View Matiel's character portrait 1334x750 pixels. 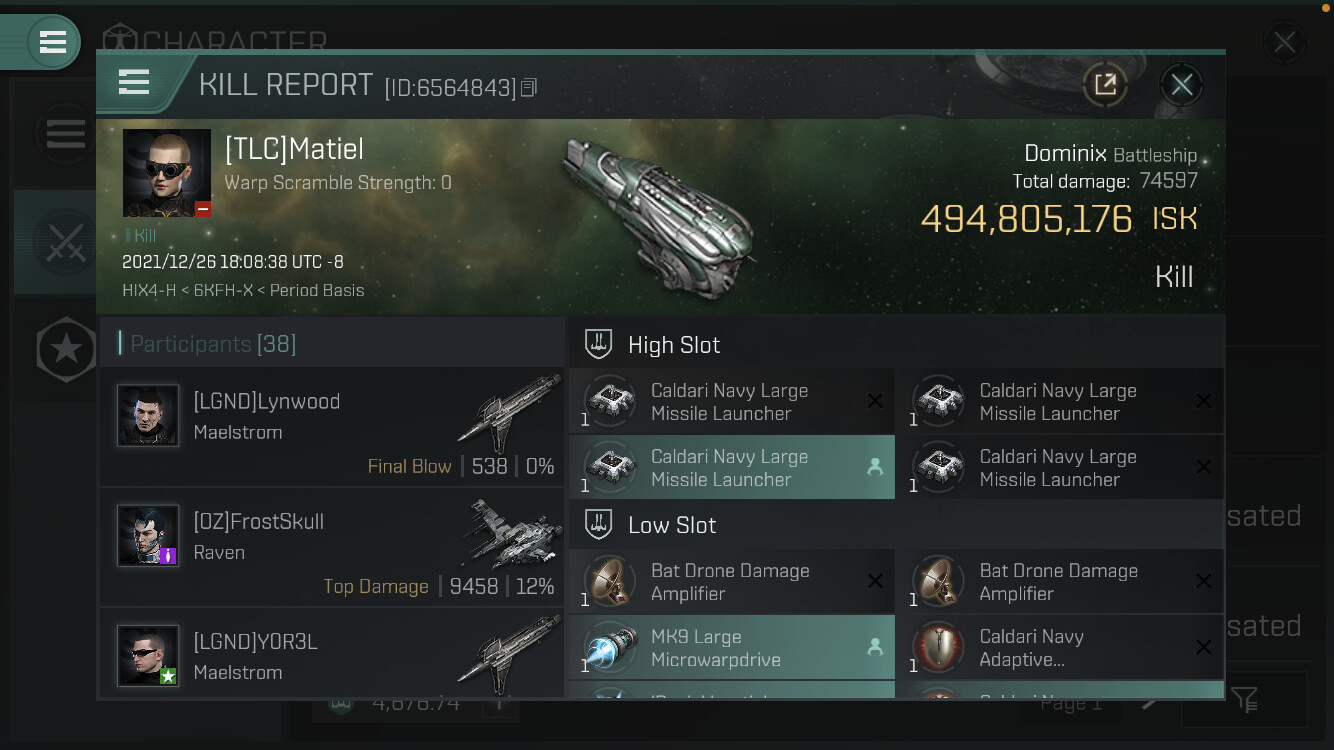167,173
